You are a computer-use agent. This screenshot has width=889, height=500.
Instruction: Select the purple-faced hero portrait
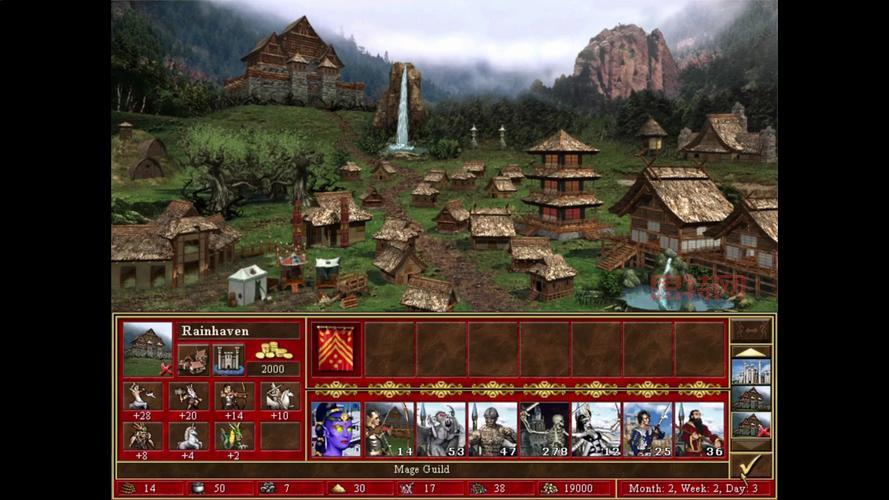(x=335, y=428)
